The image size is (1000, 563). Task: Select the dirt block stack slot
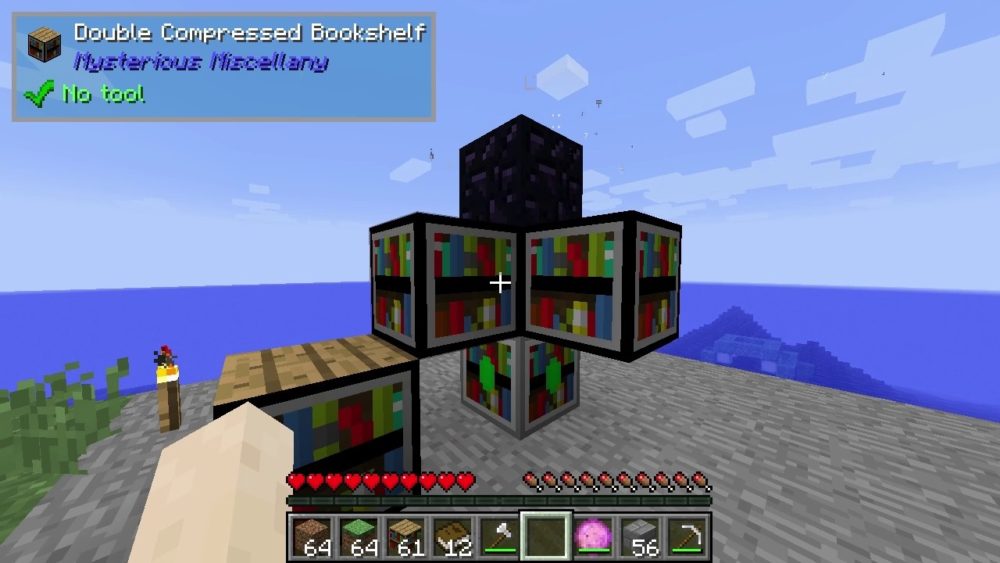point(312,536)
